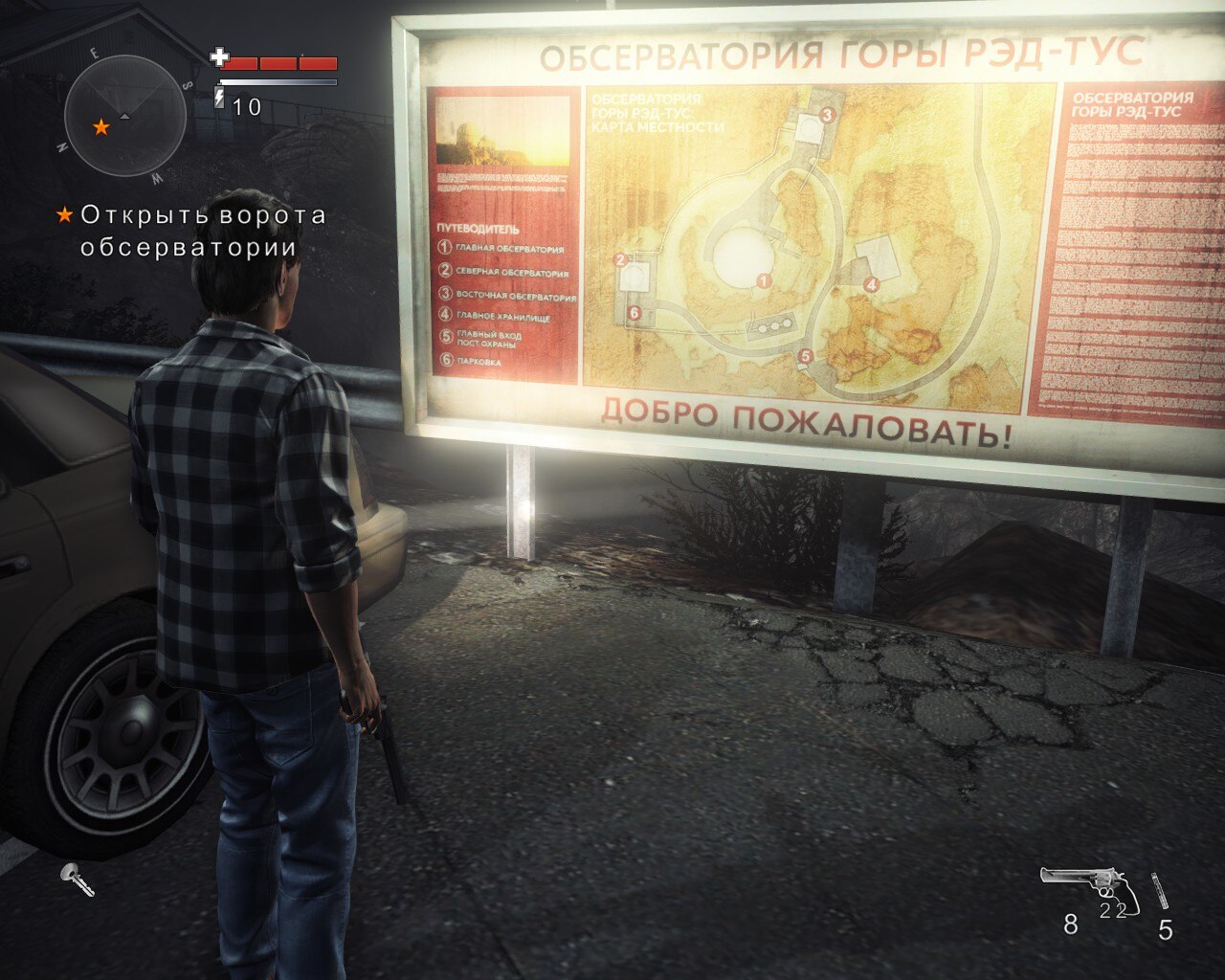Screen dimensions: 1225x980
Task: Select marker 6 labeled Парковка on map
Action: (634, 311)
